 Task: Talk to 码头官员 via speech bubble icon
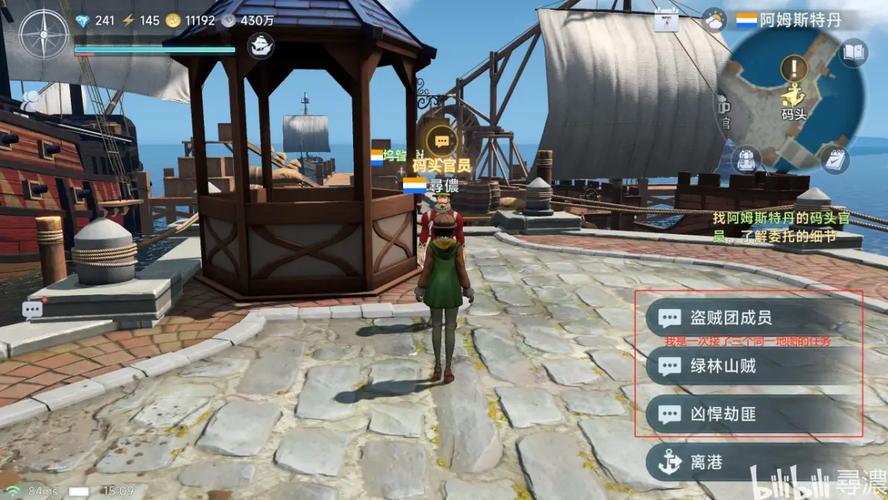click(x=441, y=141)
